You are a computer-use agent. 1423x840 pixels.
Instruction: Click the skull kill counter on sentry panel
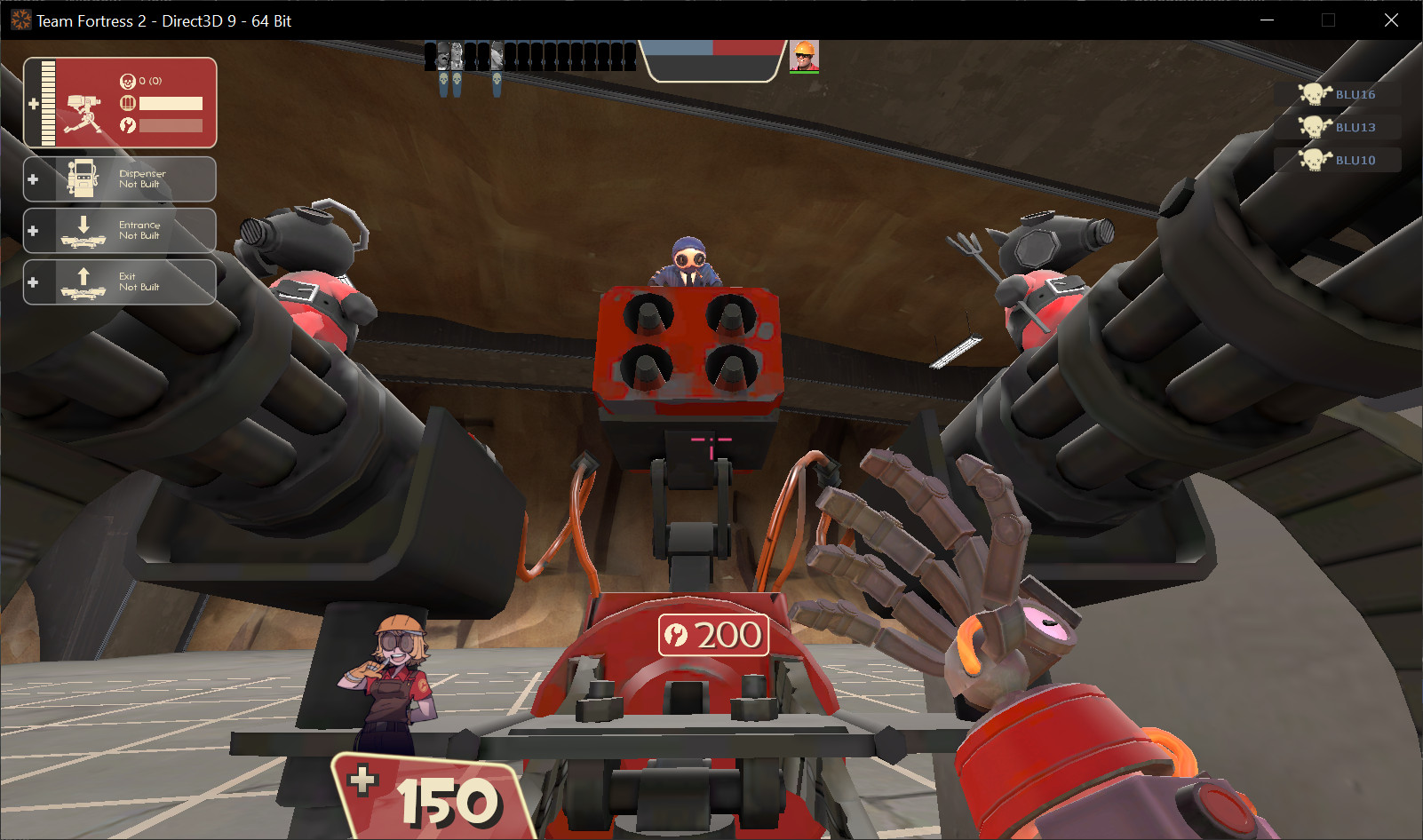[127, 80]
